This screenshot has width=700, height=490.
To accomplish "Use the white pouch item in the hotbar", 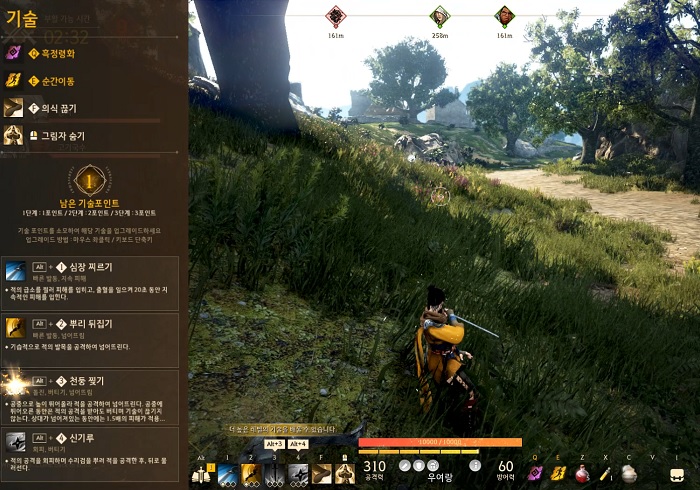I will (x=629, y=474).
